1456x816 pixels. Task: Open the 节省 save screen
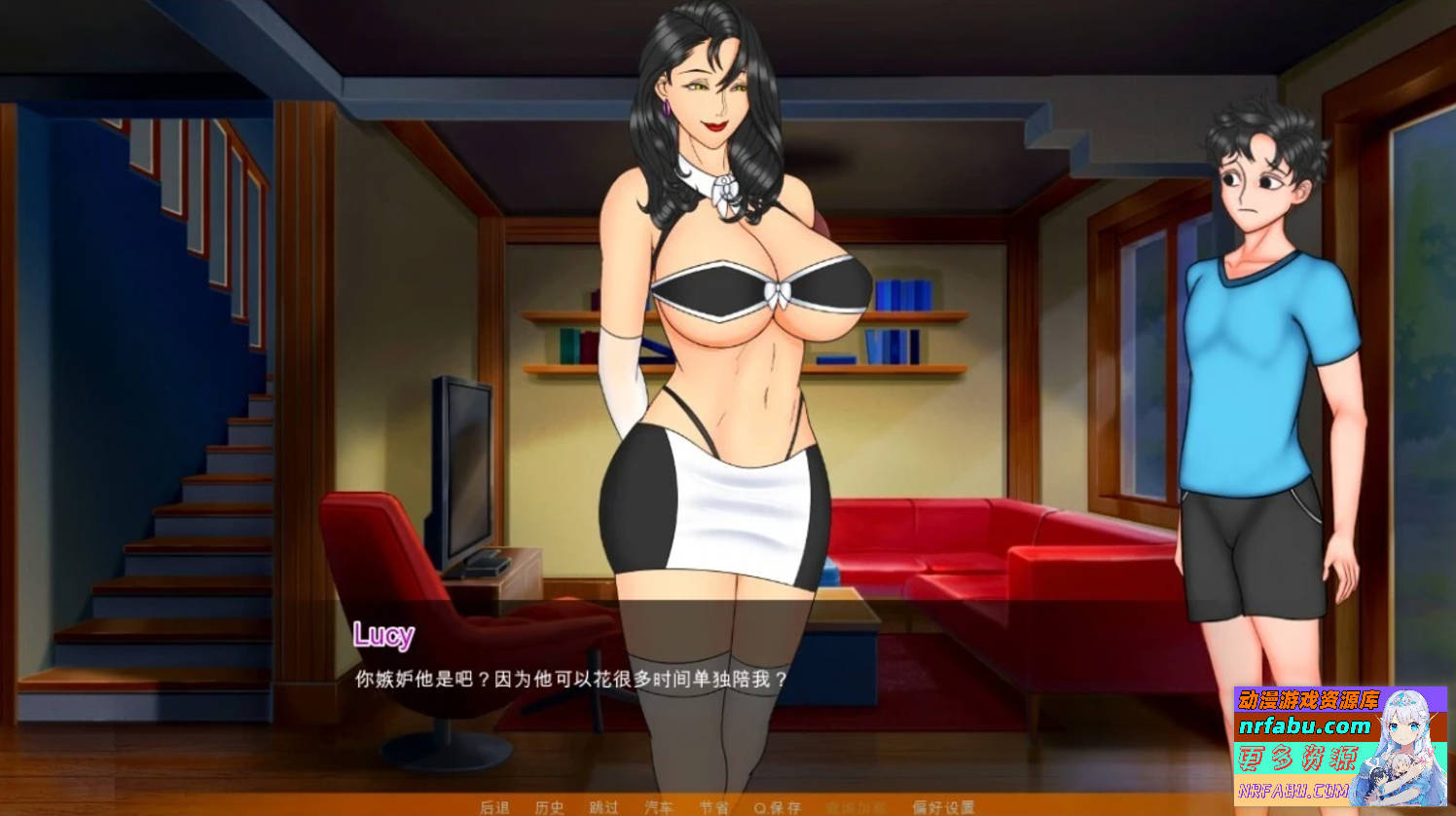coord(713,806)
